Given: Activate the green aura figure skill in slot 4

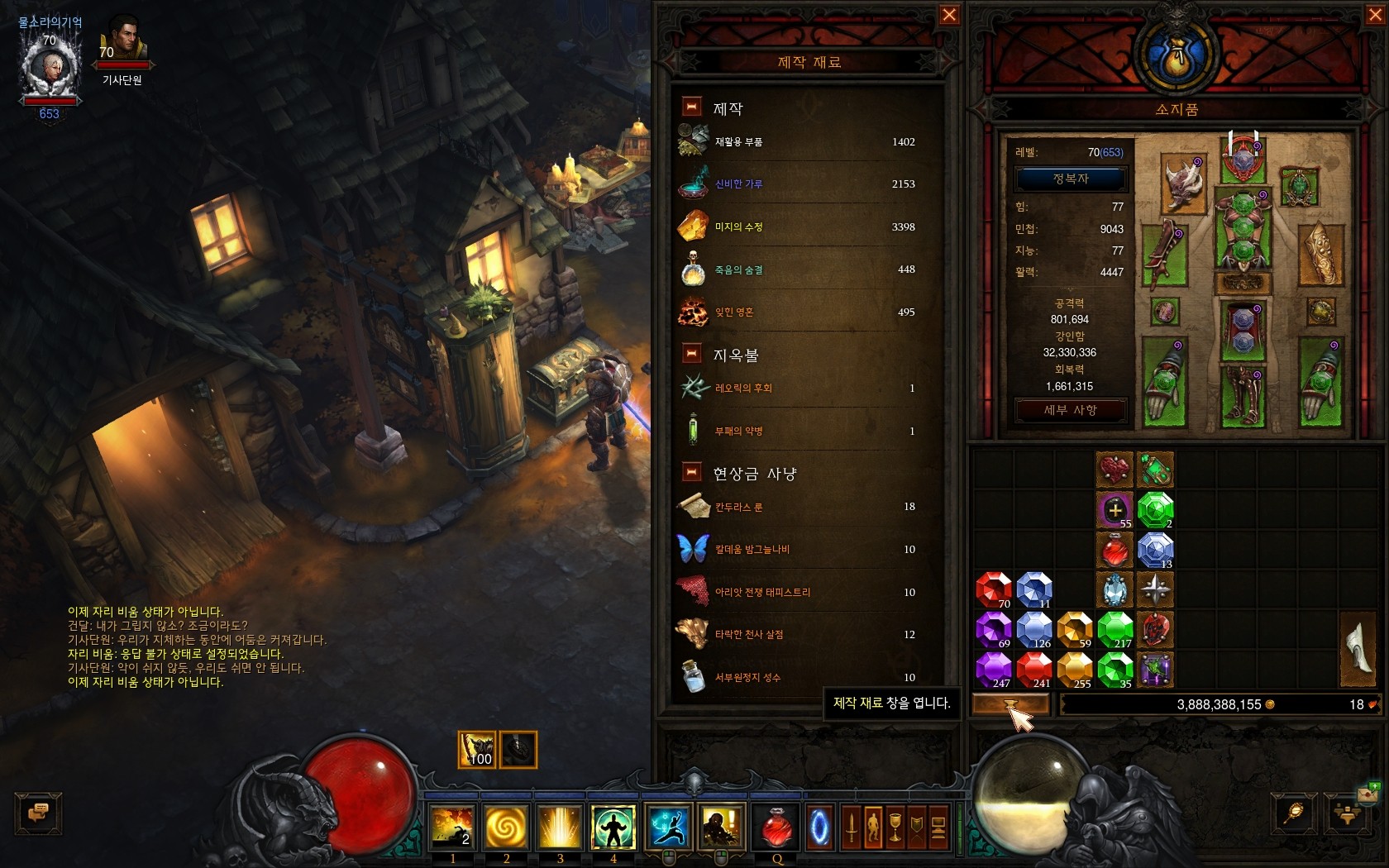Looking at the screenshot, I should click(x=613, y=827).
